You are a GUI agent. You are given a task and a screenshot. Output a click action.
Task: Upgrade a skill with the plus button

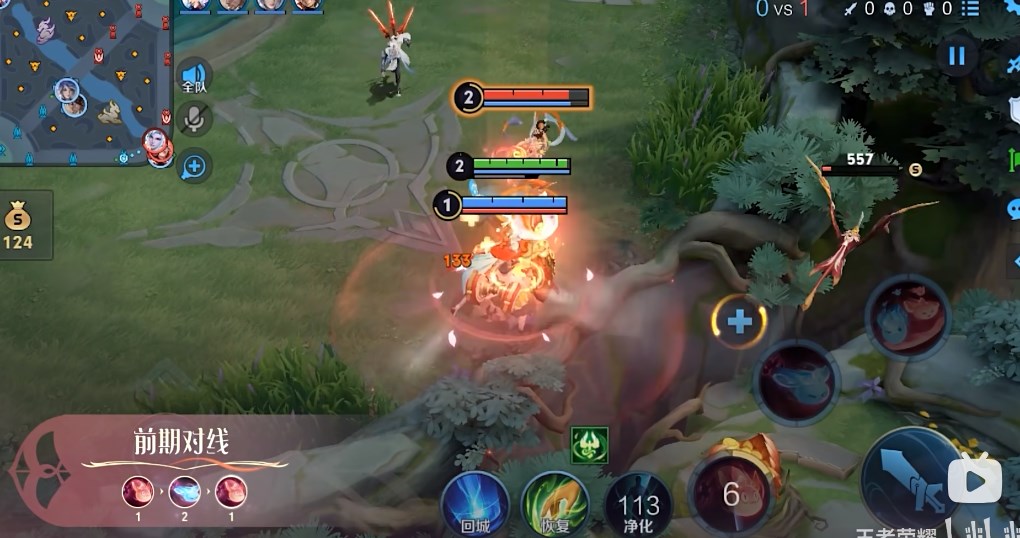coord(739,322)
